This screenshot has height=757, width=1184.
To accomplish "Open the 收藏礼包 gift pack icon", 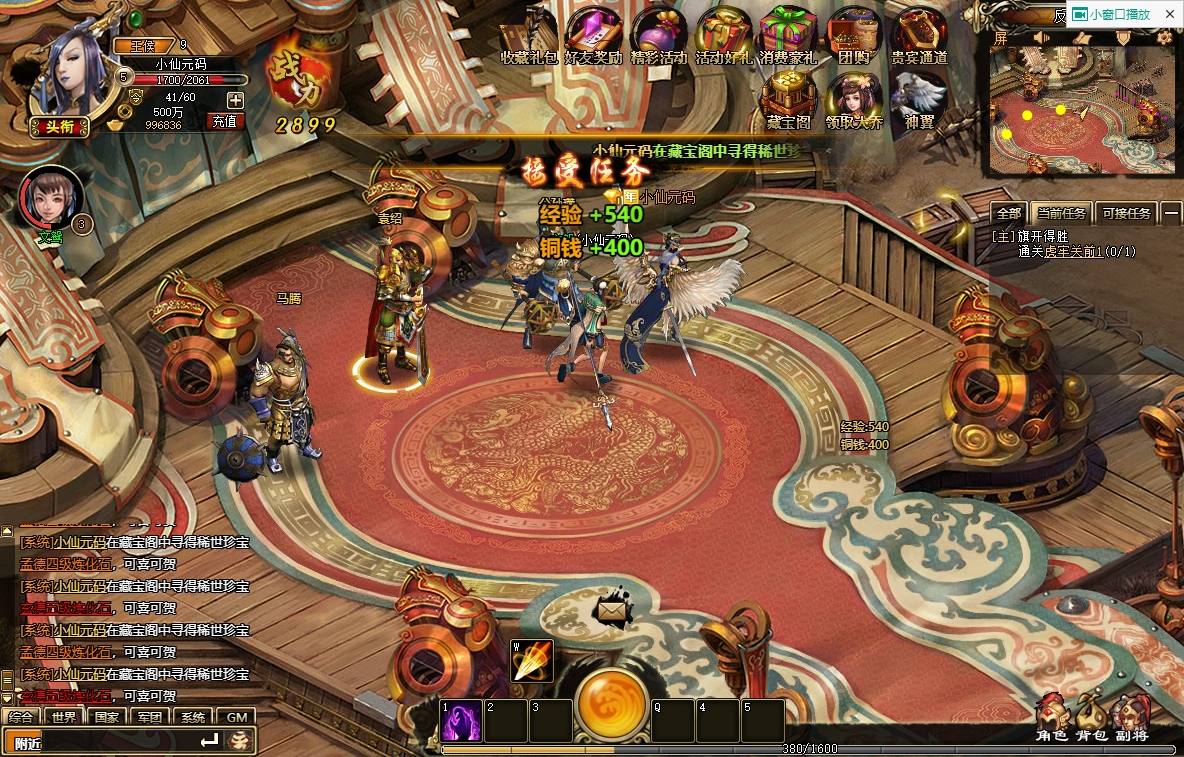I will pyautogui.click(x=527, y=34).
